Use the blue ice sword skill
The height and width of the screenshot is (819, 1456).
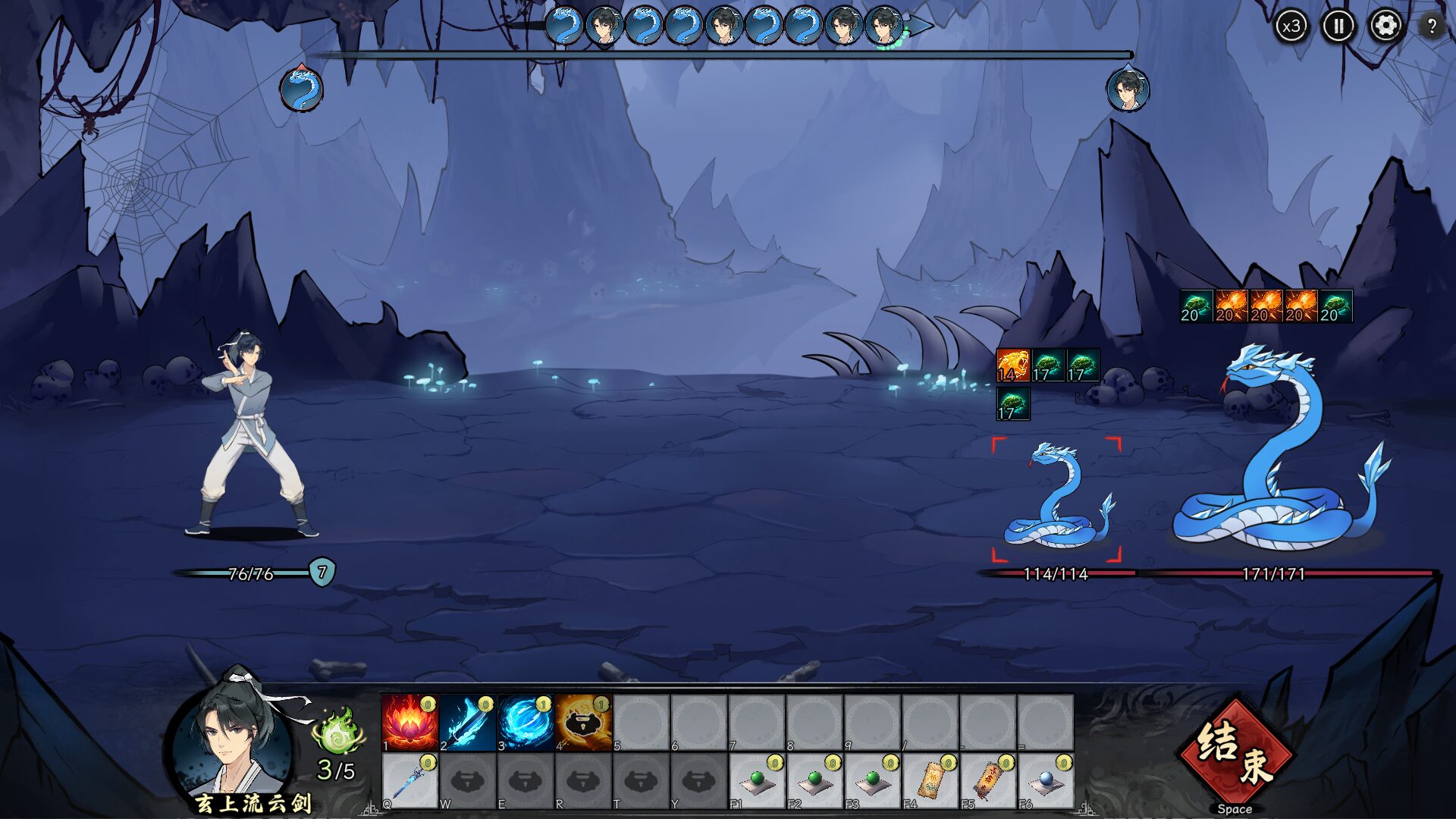coord(467,723)
